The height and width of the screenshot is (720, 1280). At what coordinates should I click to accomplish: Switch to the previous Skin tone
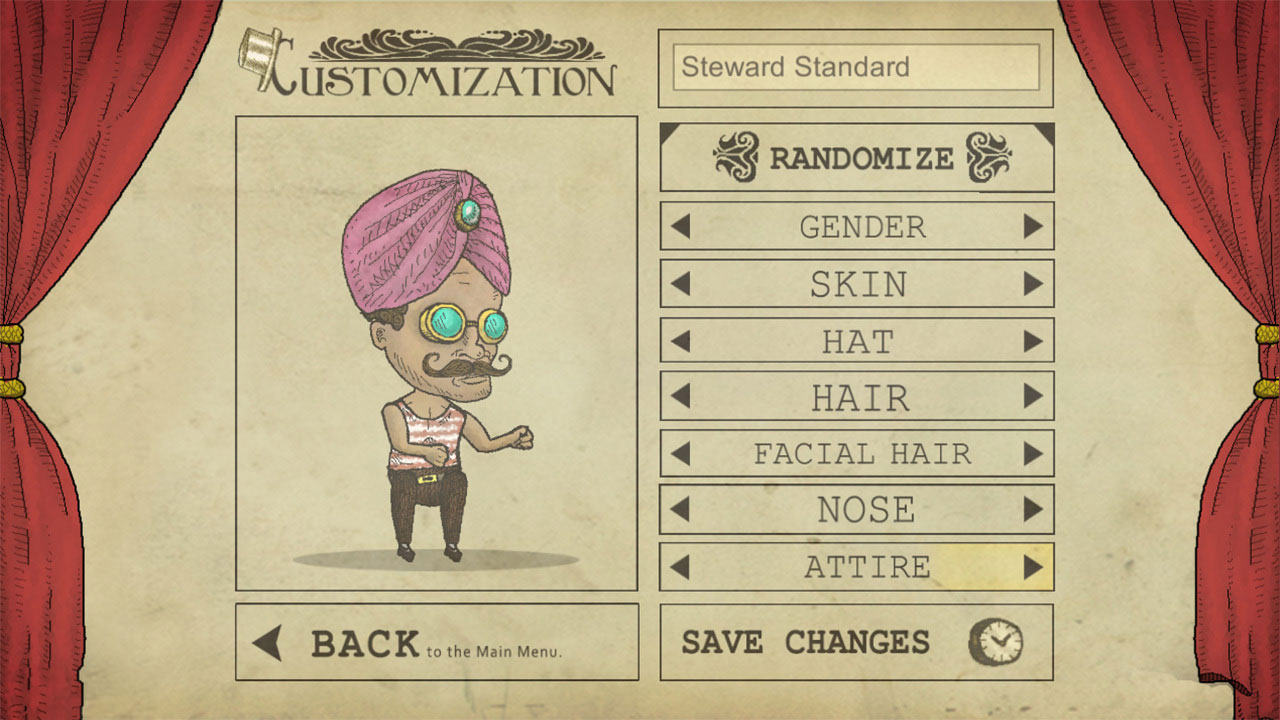coord(680,283)
